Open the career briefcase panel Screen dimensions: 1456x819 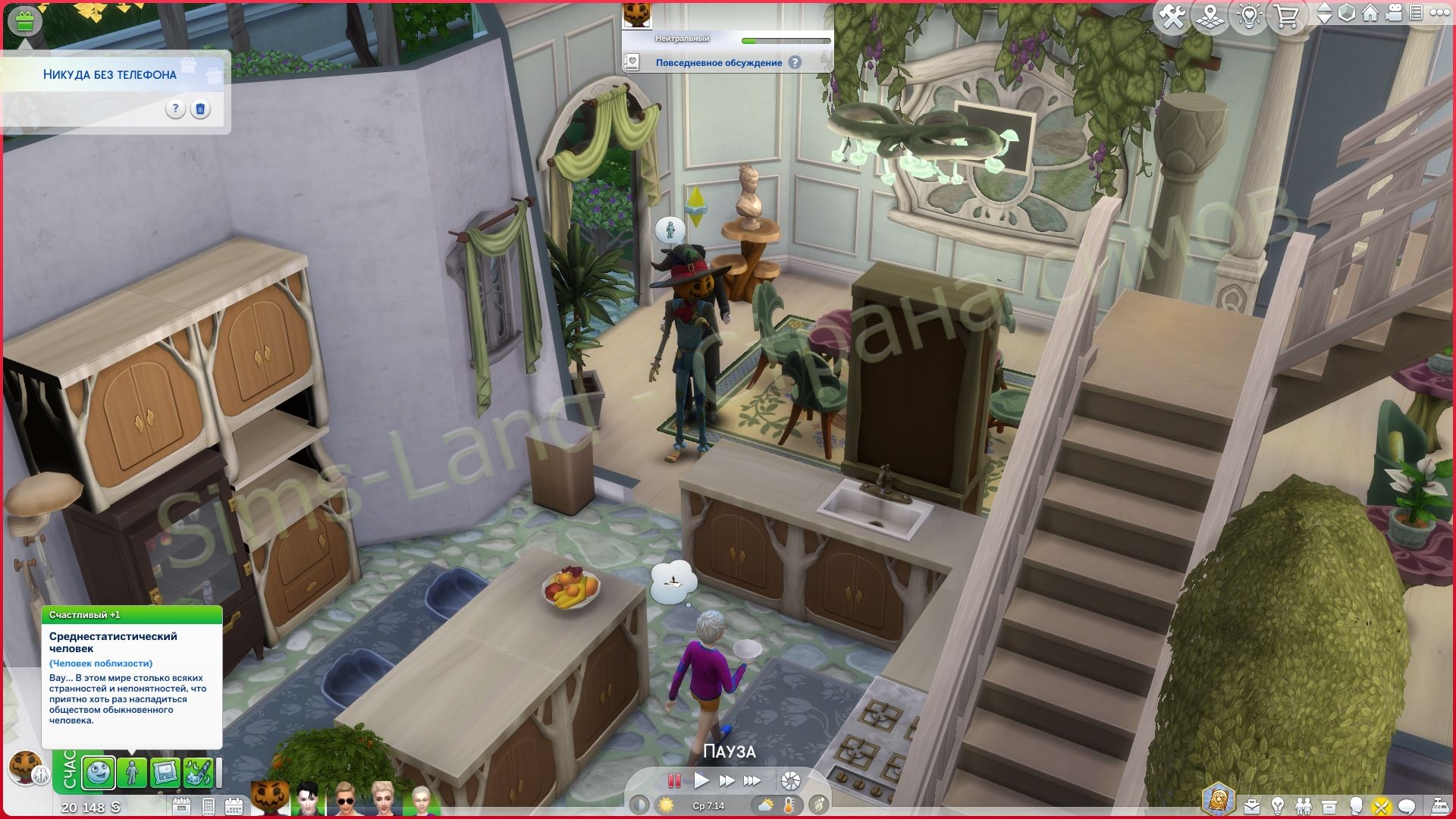(1252, 805)
